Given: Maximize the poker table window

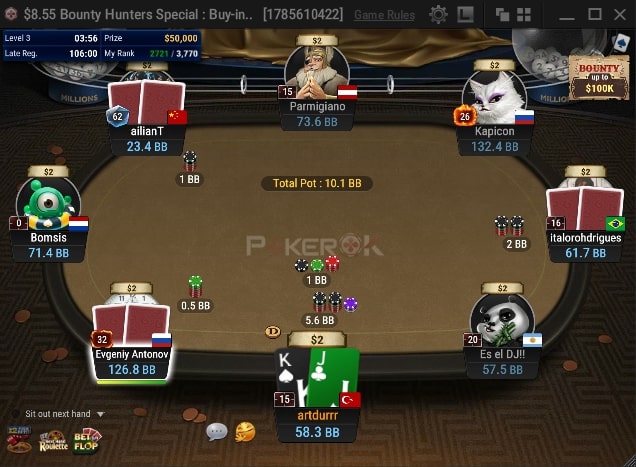Looking at the screenshot, I should click(x=594, y=15).
